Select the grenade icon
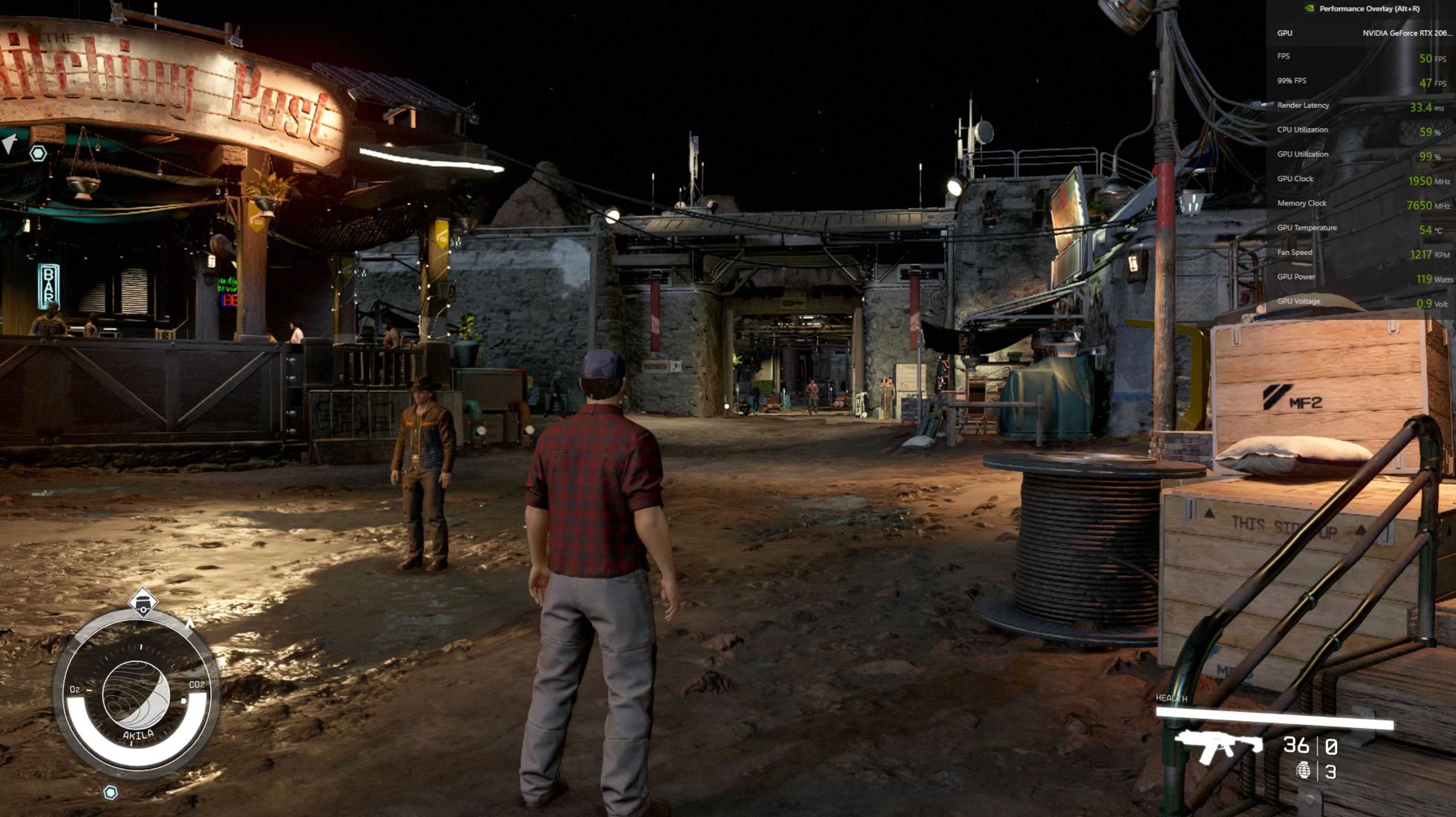 (1303, 770)
